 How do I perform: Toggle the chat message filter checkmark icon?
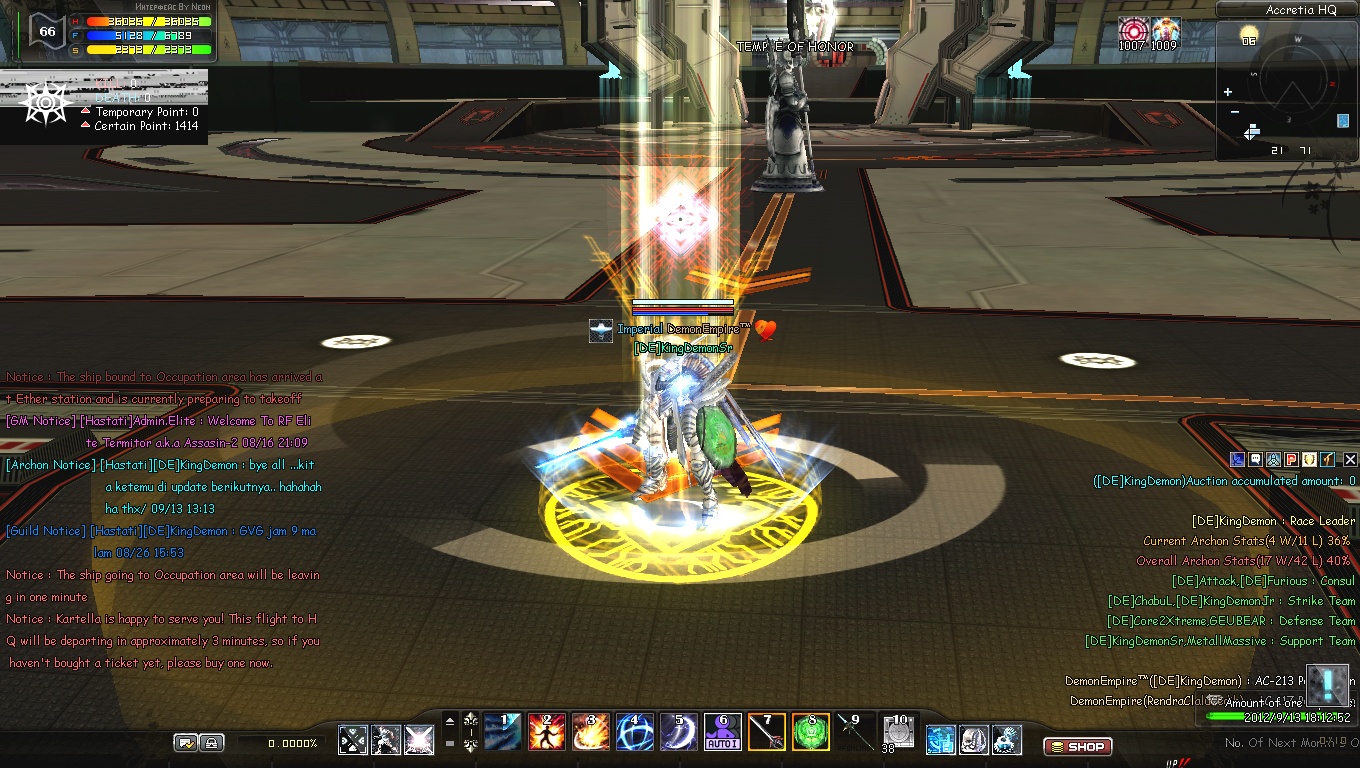[x=186, y=742]
